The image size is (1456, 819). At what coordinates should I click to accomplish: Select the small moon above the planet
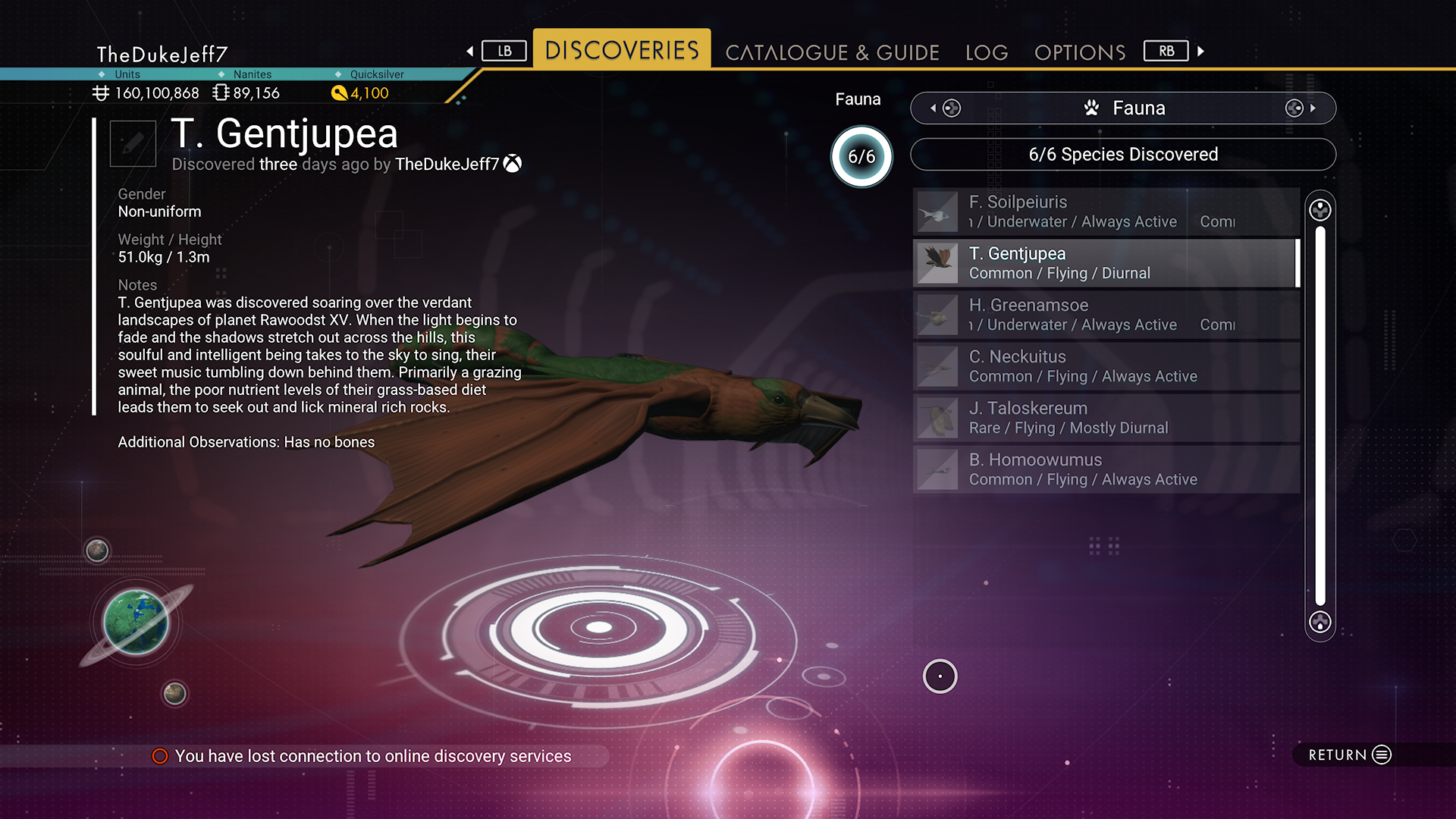tap(97, 550)
